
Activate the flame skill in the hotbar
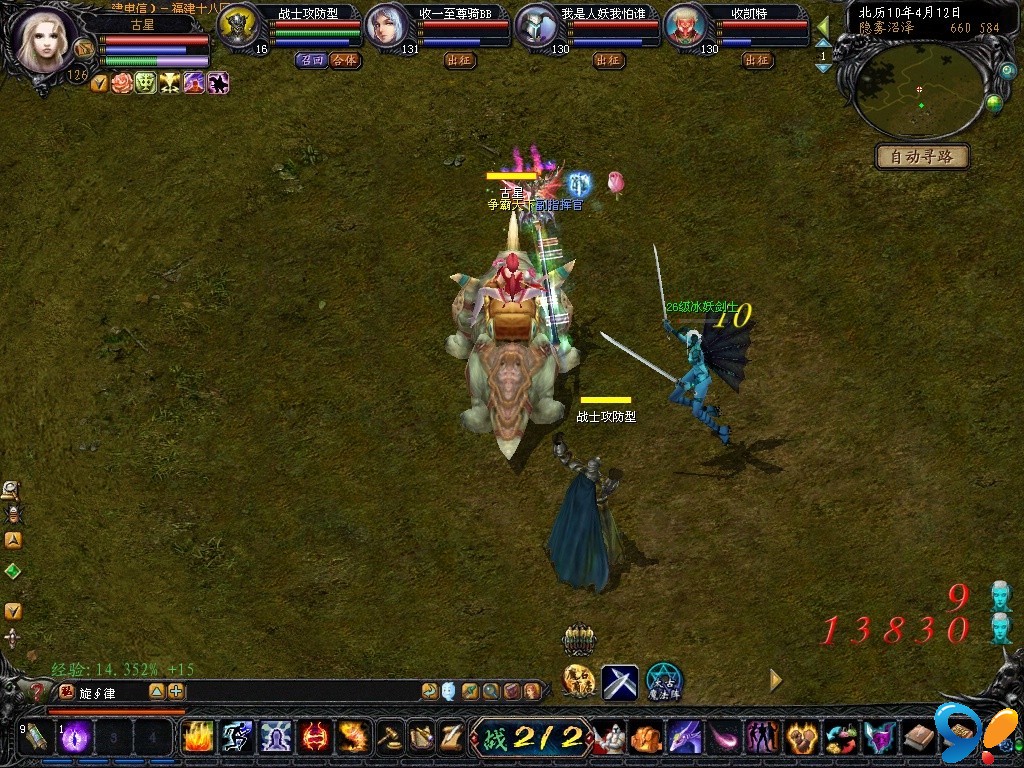[x=197, y=737]
